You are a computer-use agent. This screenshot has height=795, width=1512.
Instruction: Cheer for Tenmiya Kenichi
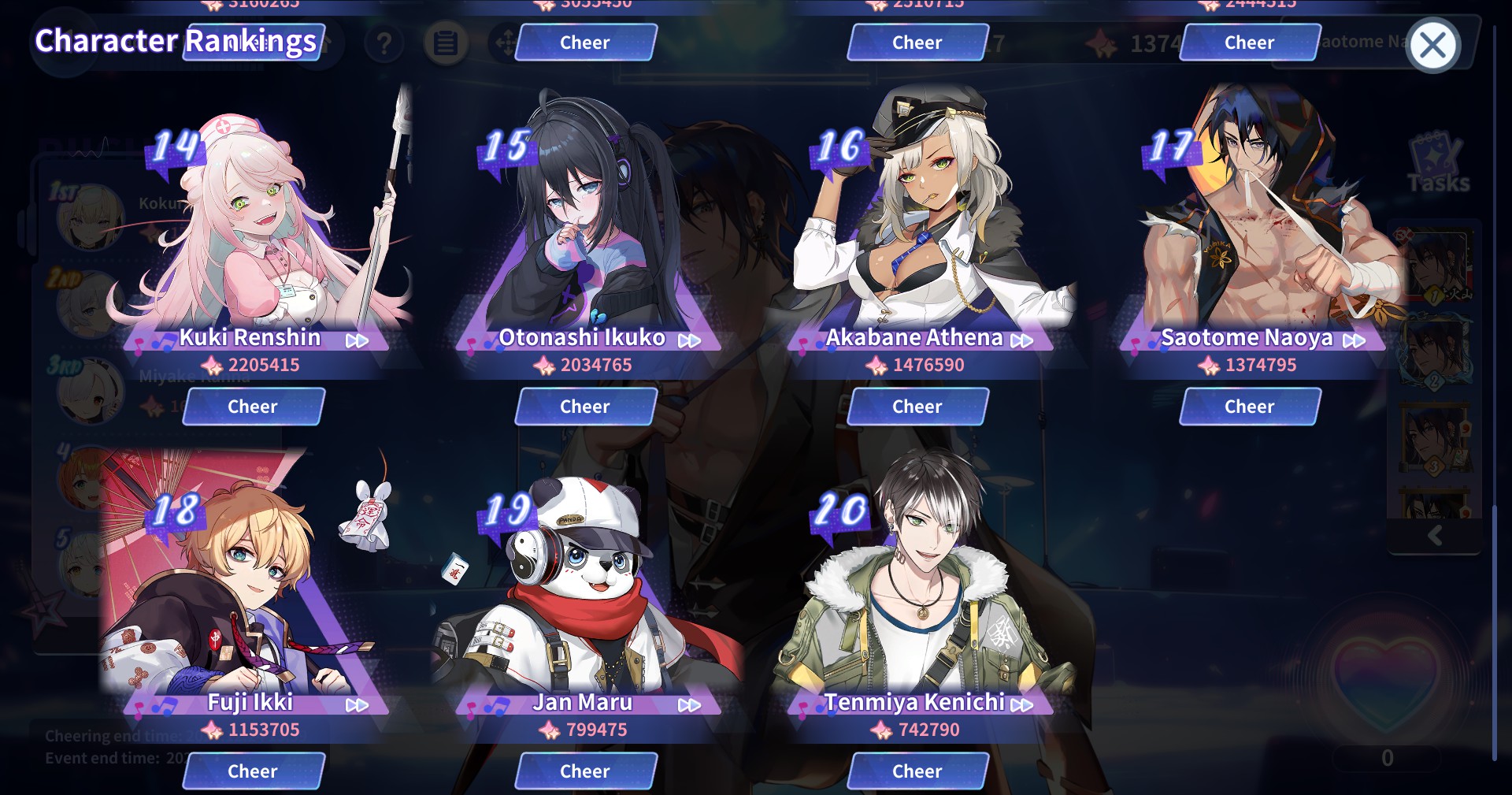click(x=917, y=771)
